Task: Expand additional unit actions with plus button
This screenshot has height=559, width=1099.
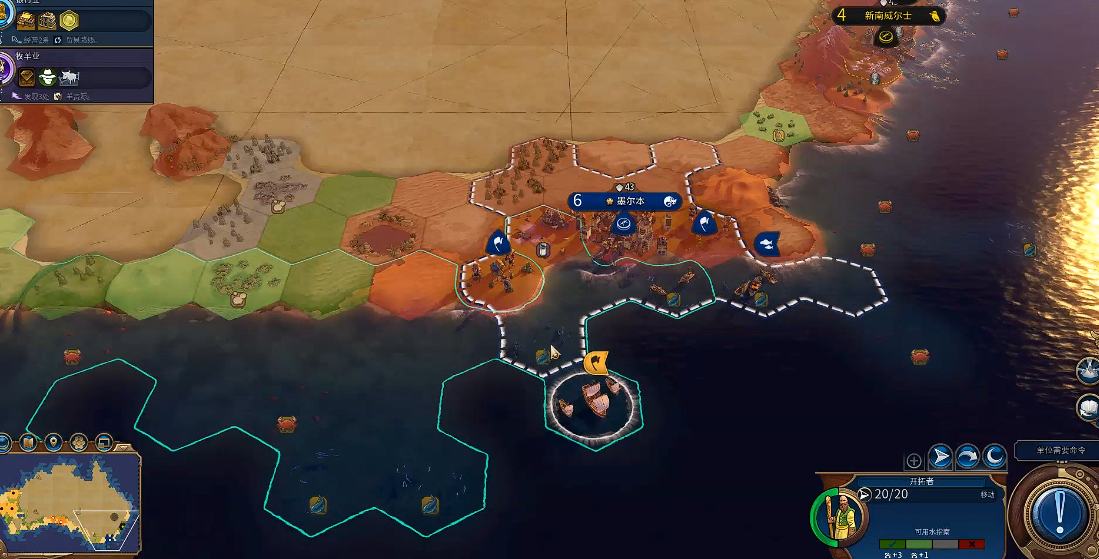Action: point(913,461)
